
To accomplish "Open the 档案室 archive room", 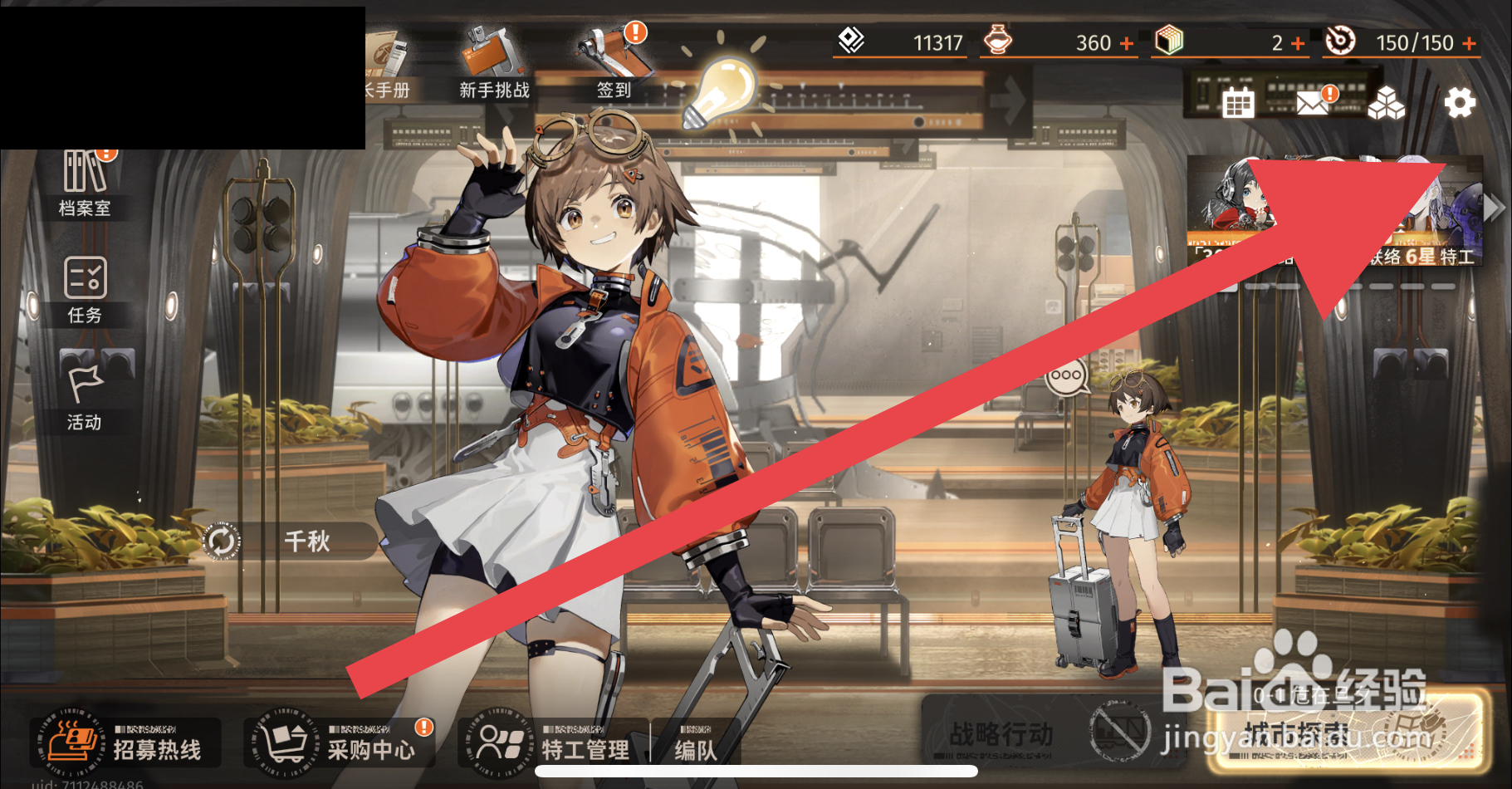I will coord(85,184).
